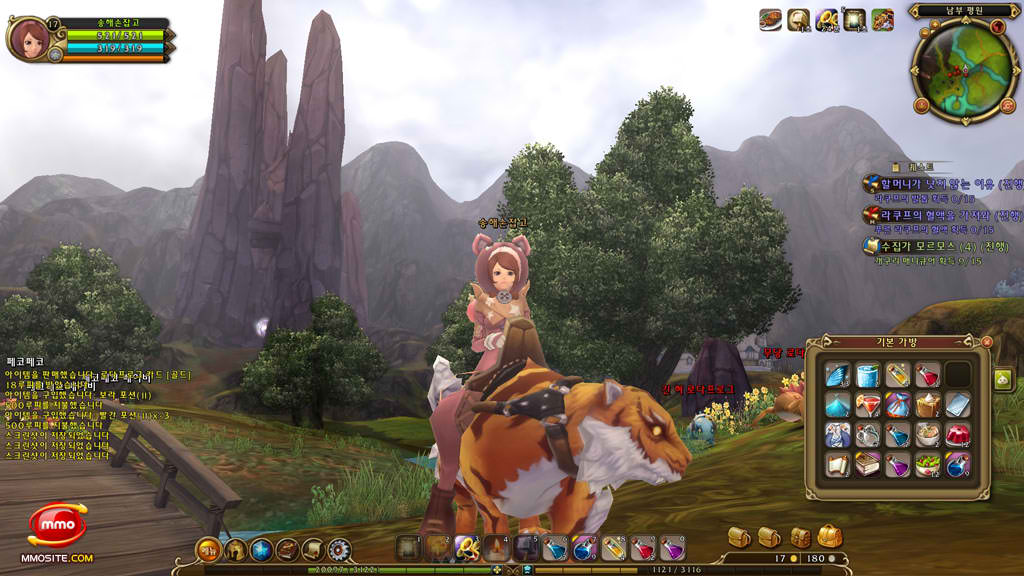Use the orange cocktail glass item
Image resolution: width=1024 pixels, height=576 pixels.
pos(867,405)
